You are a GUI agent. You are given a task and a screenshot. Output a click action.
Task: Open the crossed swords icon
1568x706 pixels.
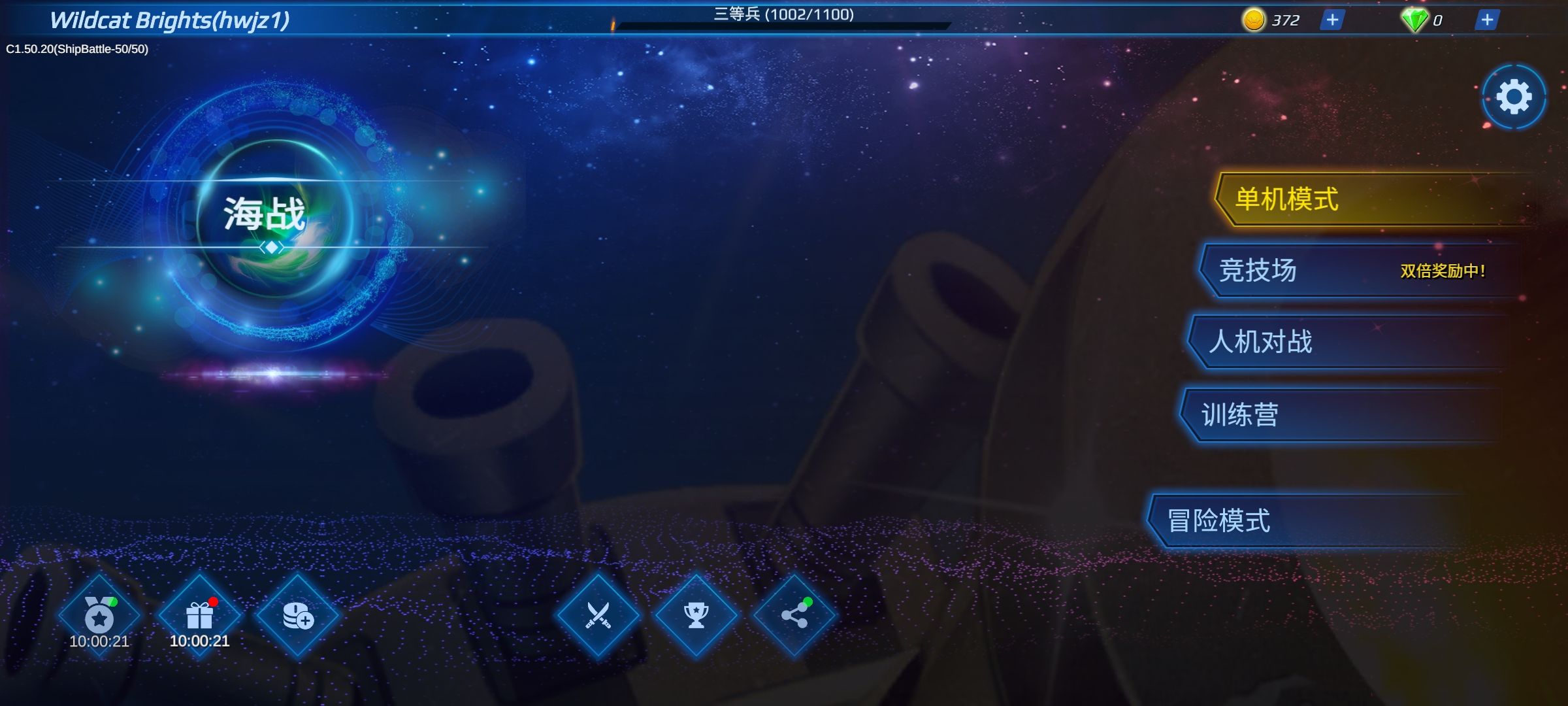point(598,616)
